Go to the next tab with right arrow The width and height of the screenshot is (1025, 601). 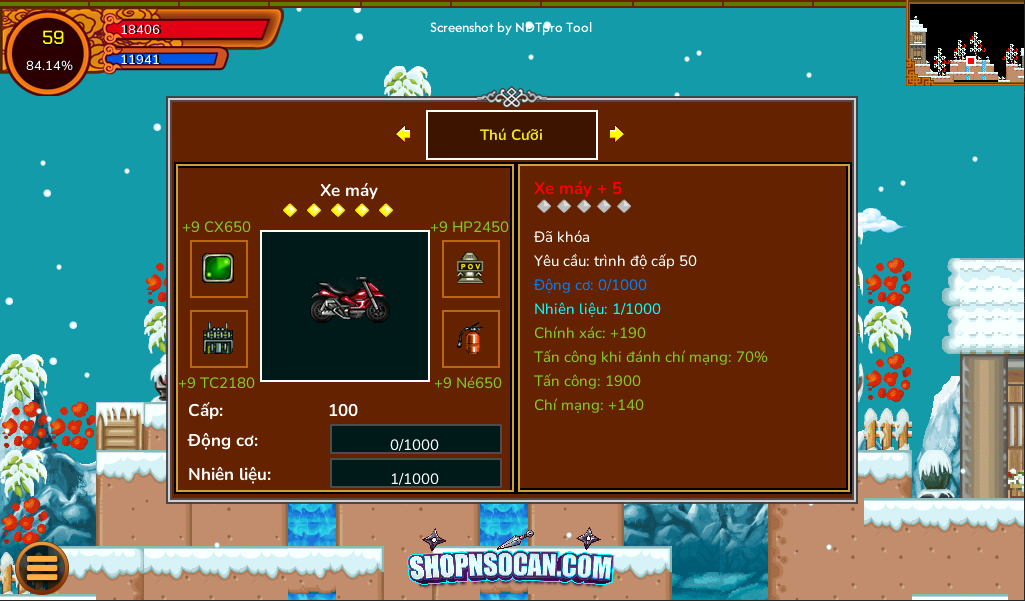tap(617, 134)
